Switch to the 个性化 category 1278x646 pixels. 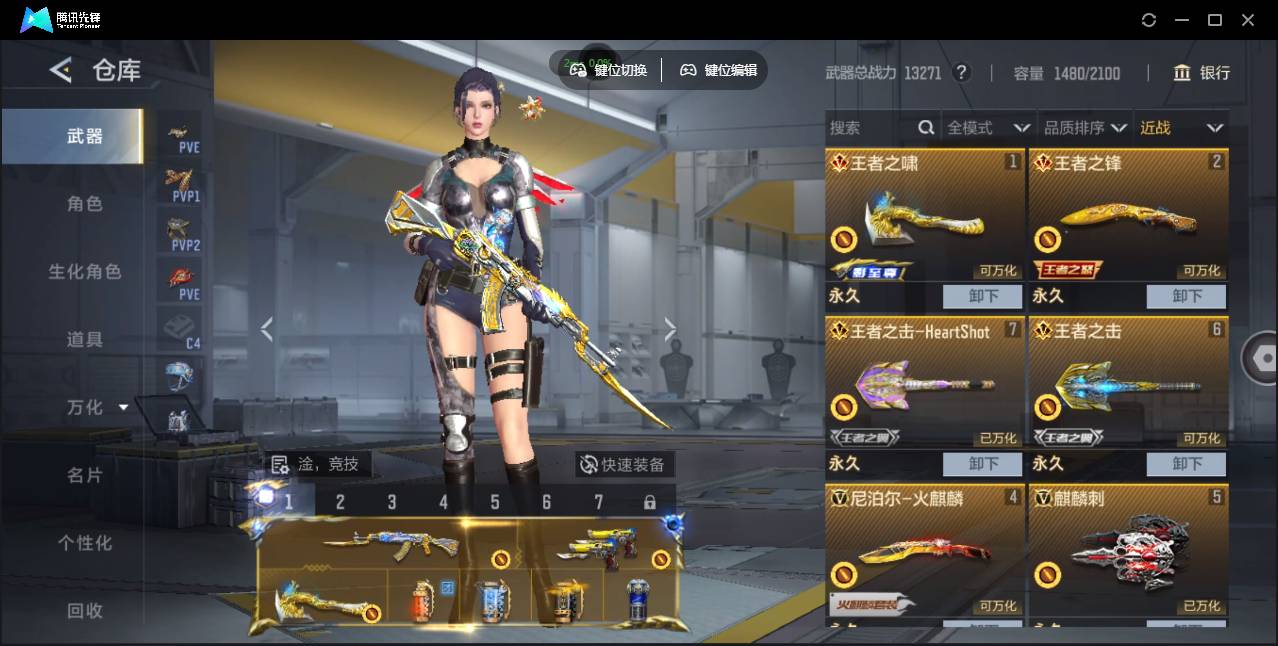coord(85,543)
